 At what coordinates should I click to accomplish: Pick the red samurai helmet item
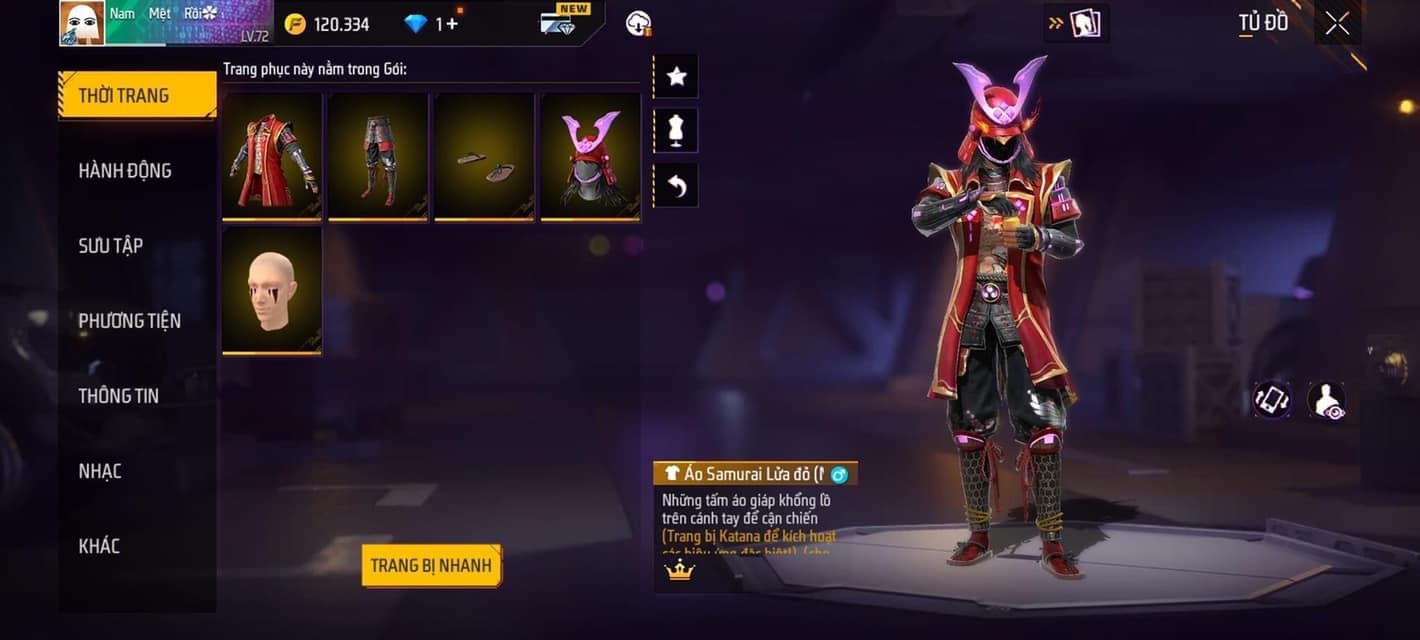[590, 156]
